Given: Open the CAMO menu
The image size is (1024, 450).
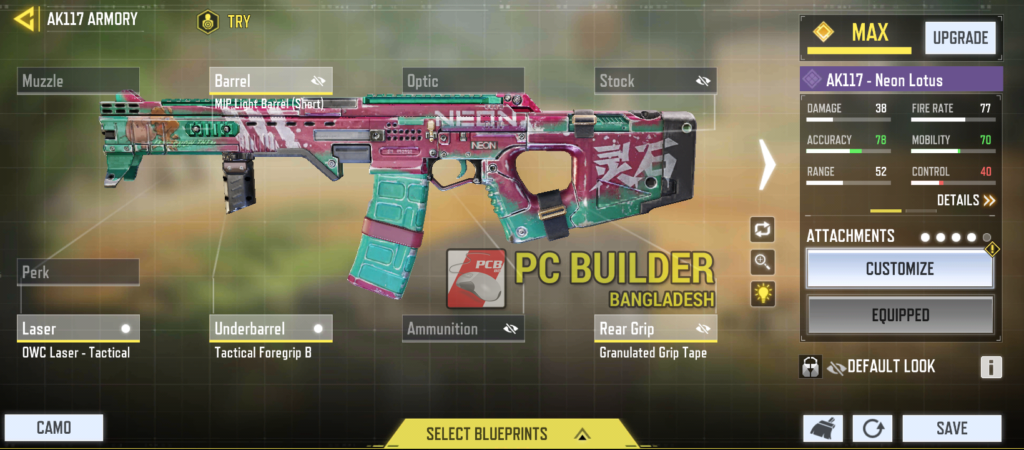Looking at the screenshot, I should pyautogui.click(x=53, y=428).
